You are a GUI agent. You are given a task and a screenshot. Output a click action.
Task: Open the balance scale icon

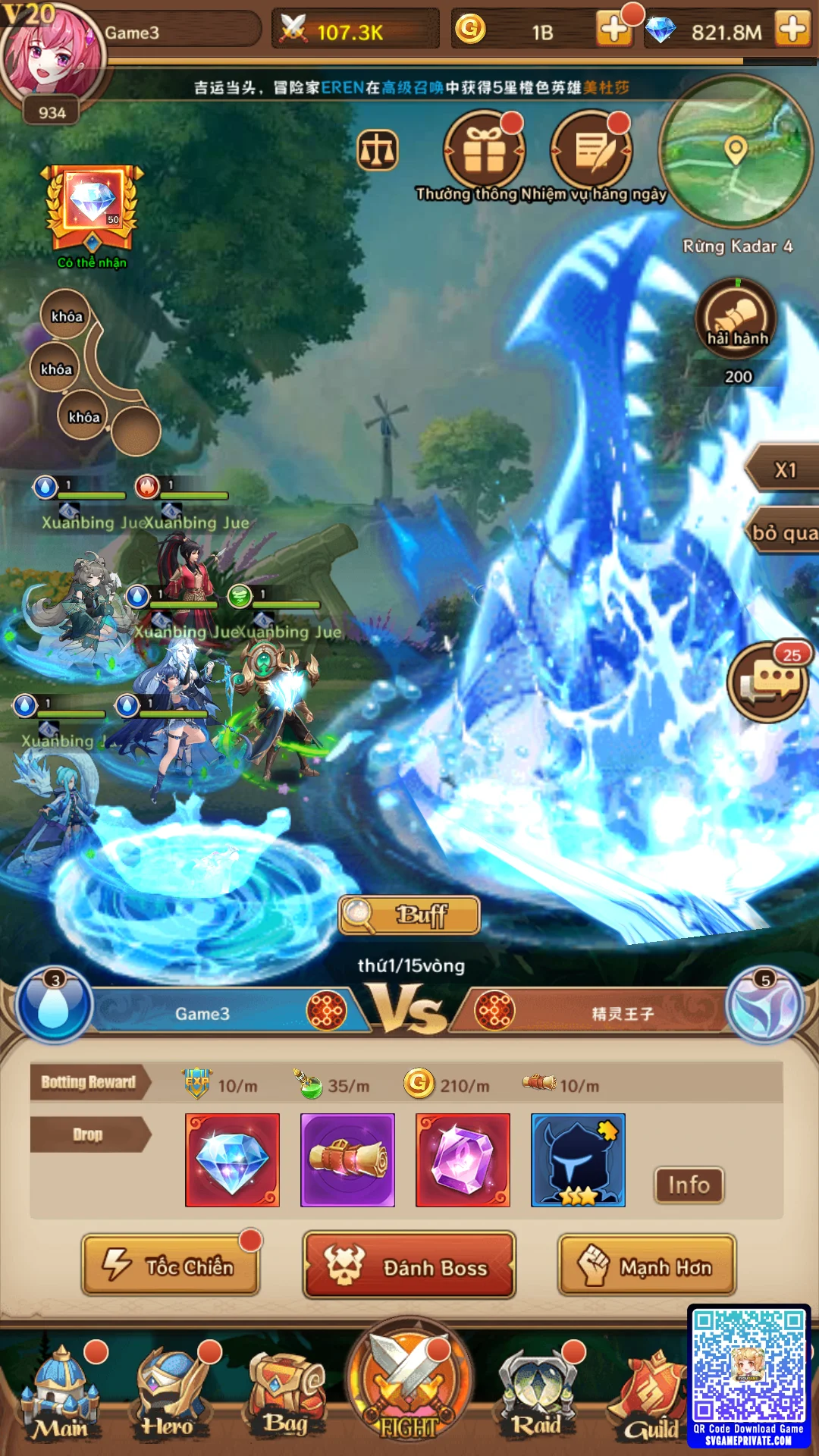click(378, 149)
